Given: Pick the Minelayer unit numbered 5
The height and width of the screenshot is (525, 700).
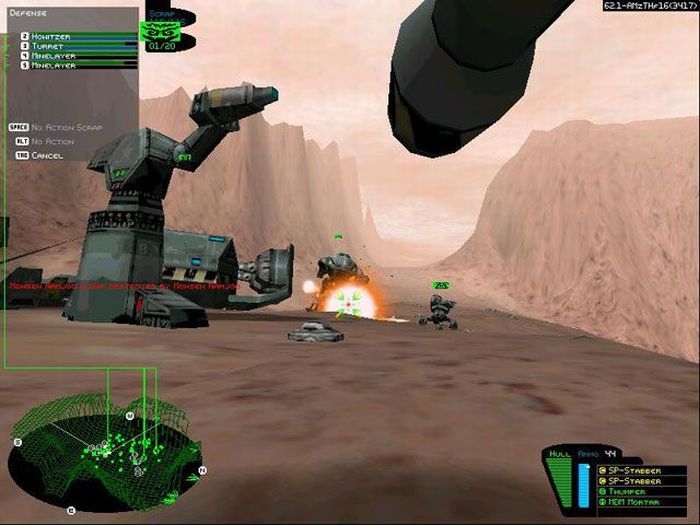Looking at the screenshot, I should click(54, 65).
